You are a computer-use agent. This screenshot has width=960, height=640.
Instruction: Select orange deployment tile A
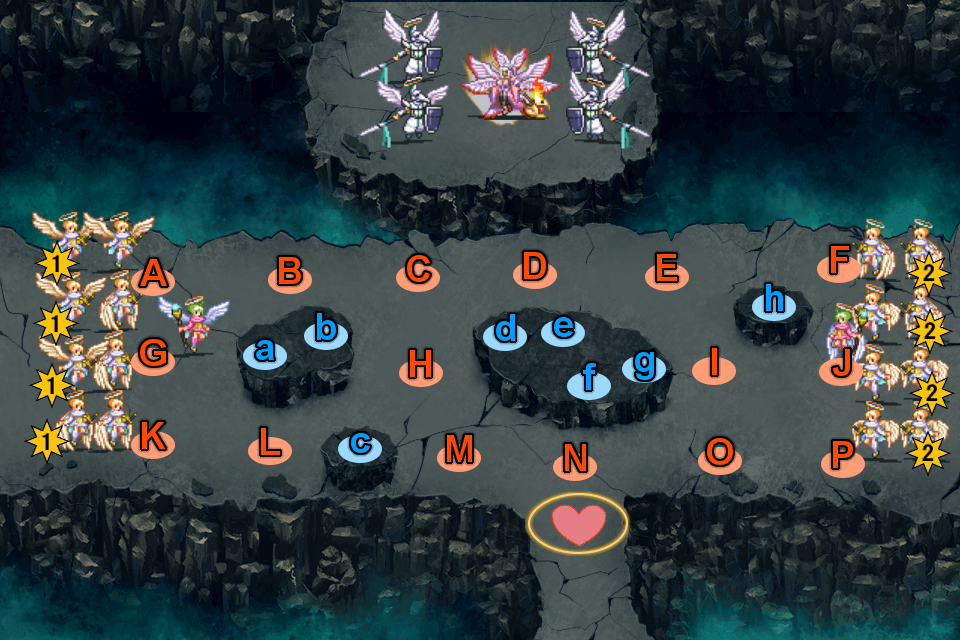pyautogui.click(x=152, y=276)
